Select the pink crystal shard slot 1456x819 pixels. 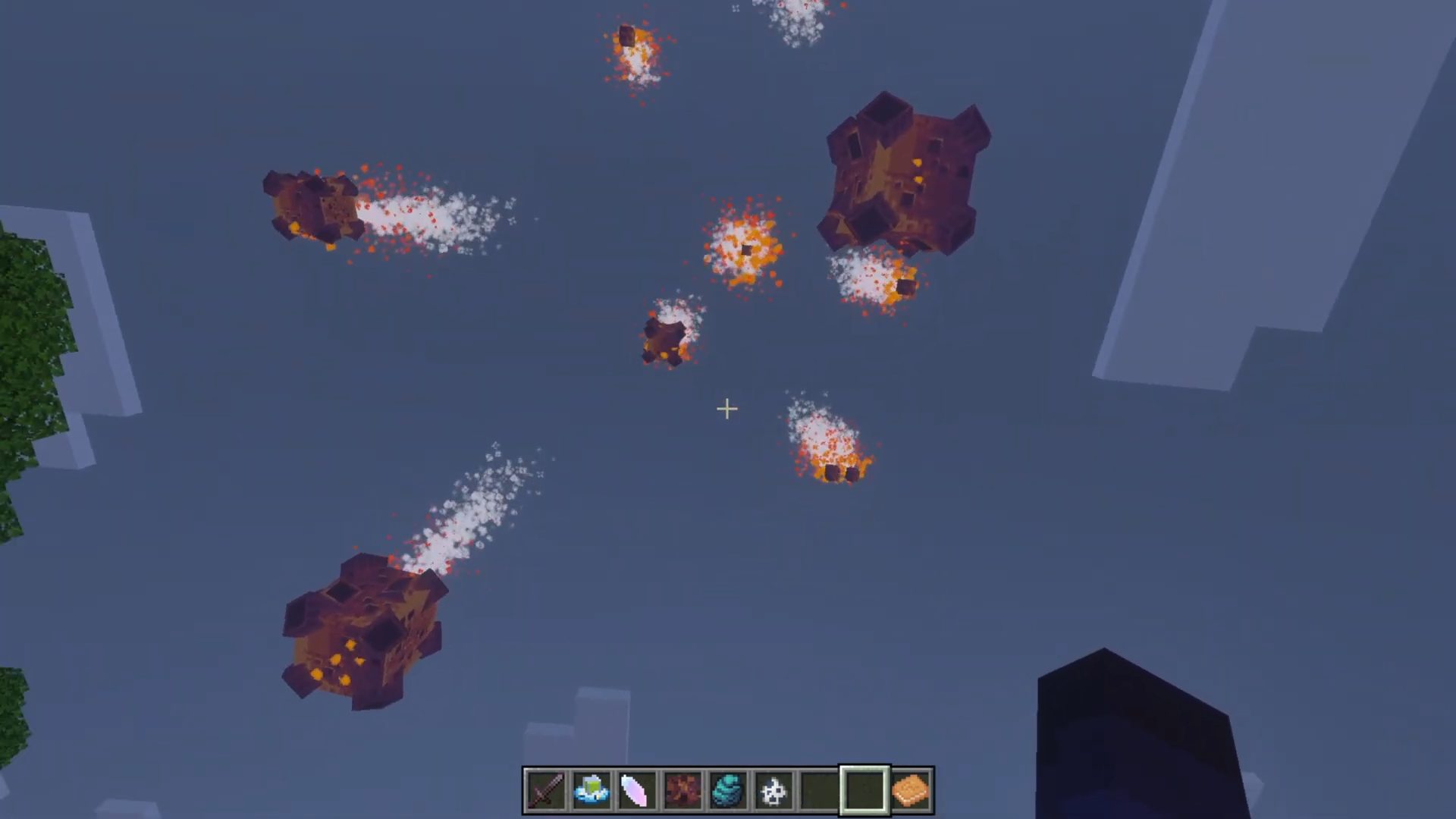(637, 790)
